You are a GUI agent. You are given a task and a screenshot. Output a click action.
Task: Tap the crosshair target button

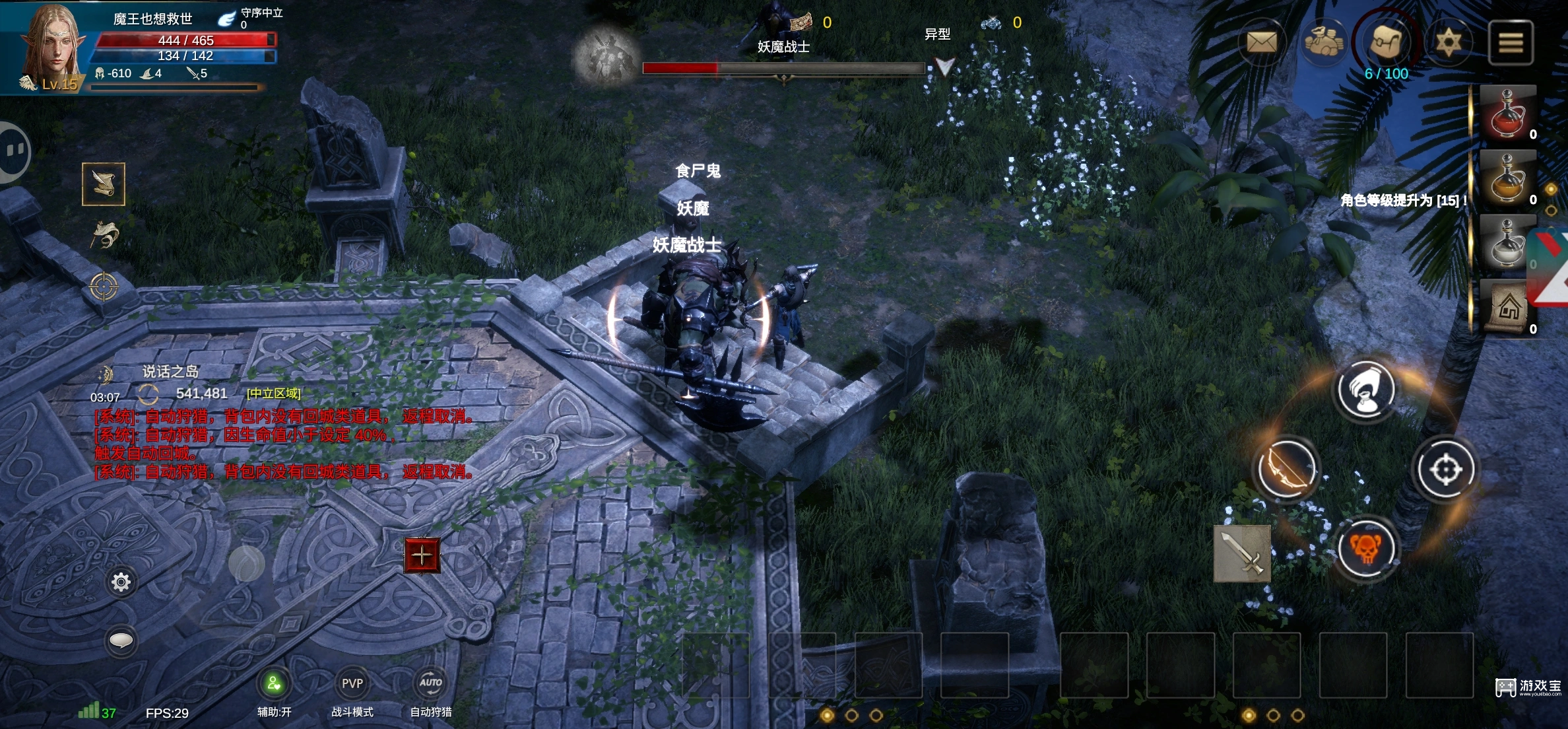(1445, 470)
